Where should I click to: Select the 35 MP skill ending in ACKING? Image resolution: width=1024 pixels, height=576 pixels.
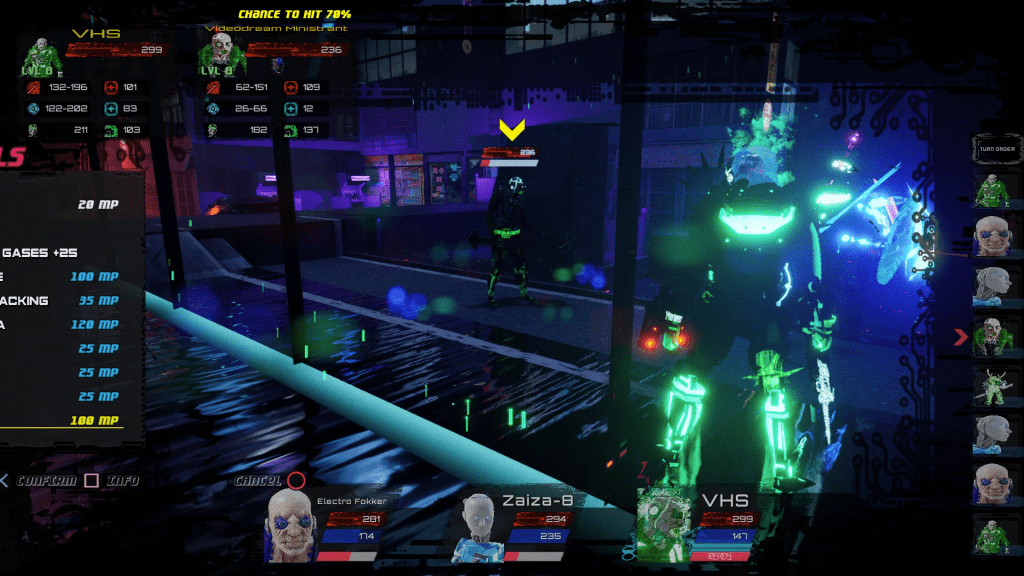(60, 300)
